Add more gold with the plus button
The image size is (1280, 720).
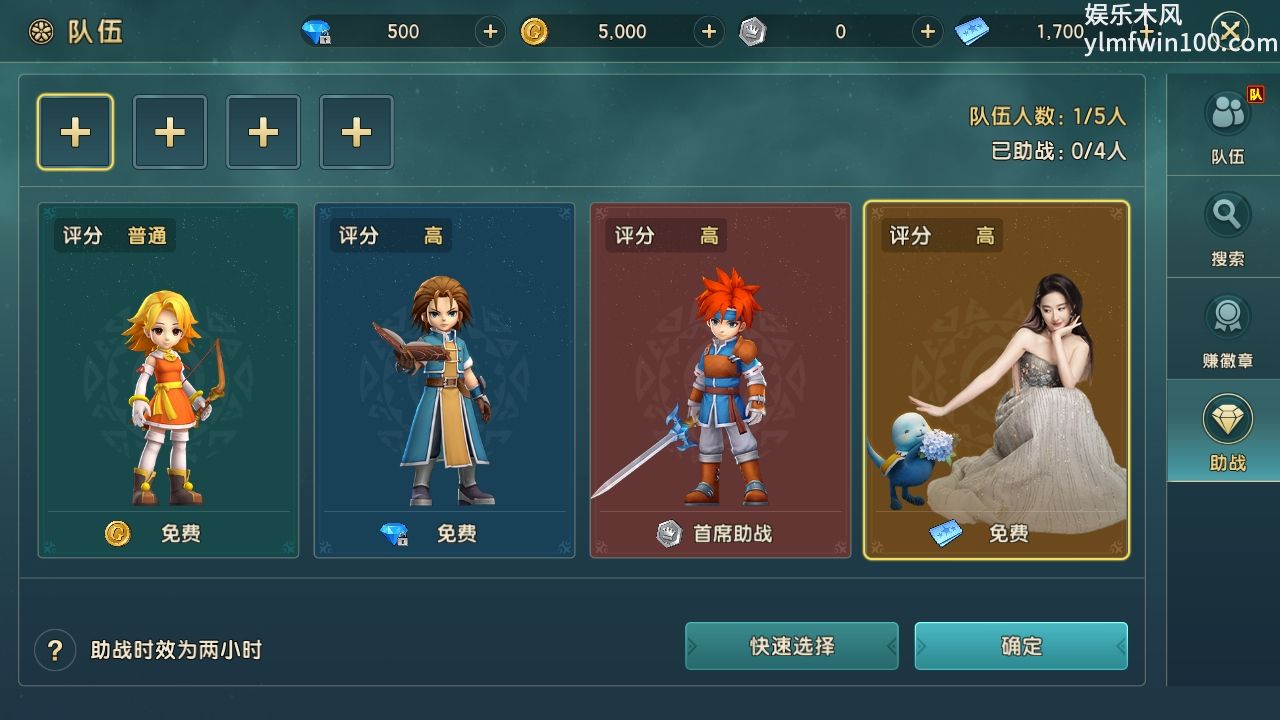click(x=709, y=31)
